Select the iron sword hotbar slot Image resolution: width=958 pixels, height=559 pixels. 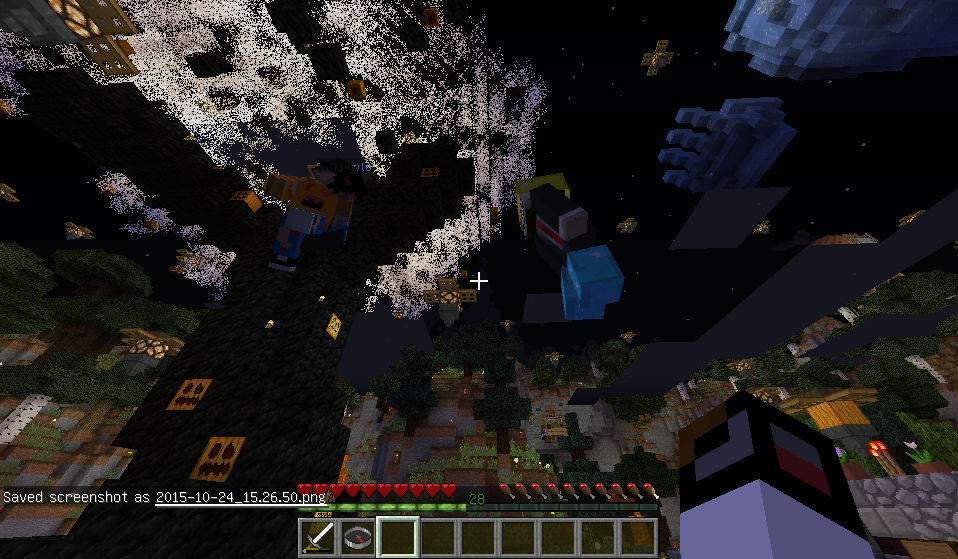point(319,538)
